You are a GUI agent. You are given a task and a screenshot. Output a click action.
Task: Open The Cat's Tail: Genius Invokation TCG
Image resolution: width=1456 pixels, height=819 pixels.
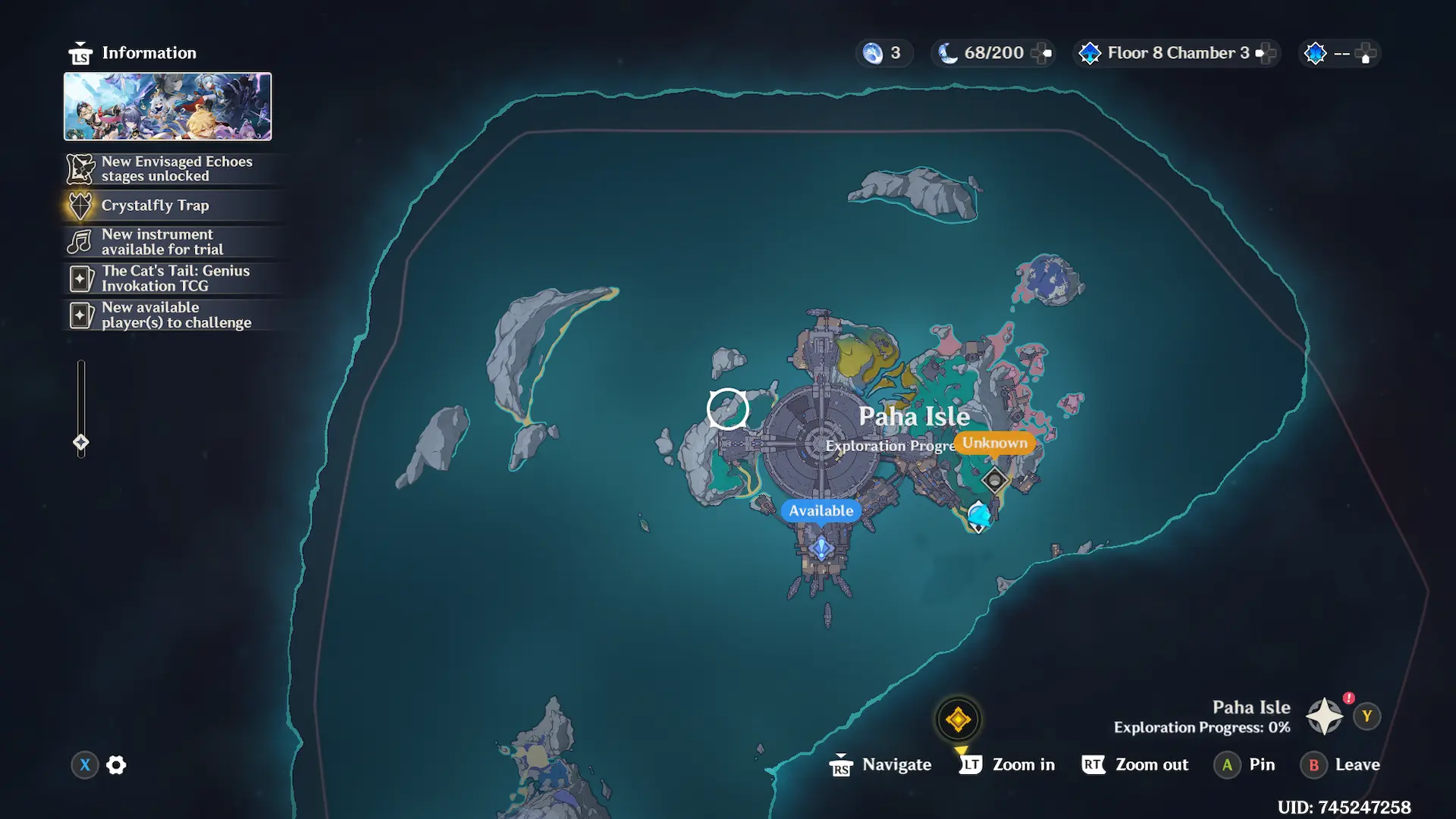175,278
